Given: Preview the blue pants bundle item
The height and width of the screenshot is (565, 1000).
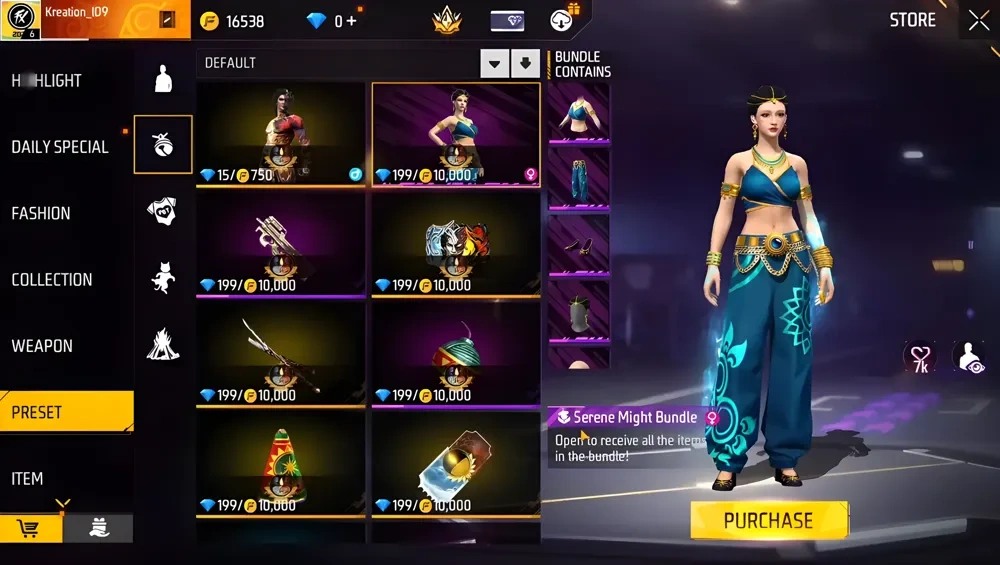Looking at the screenshot, I should 578,178.
